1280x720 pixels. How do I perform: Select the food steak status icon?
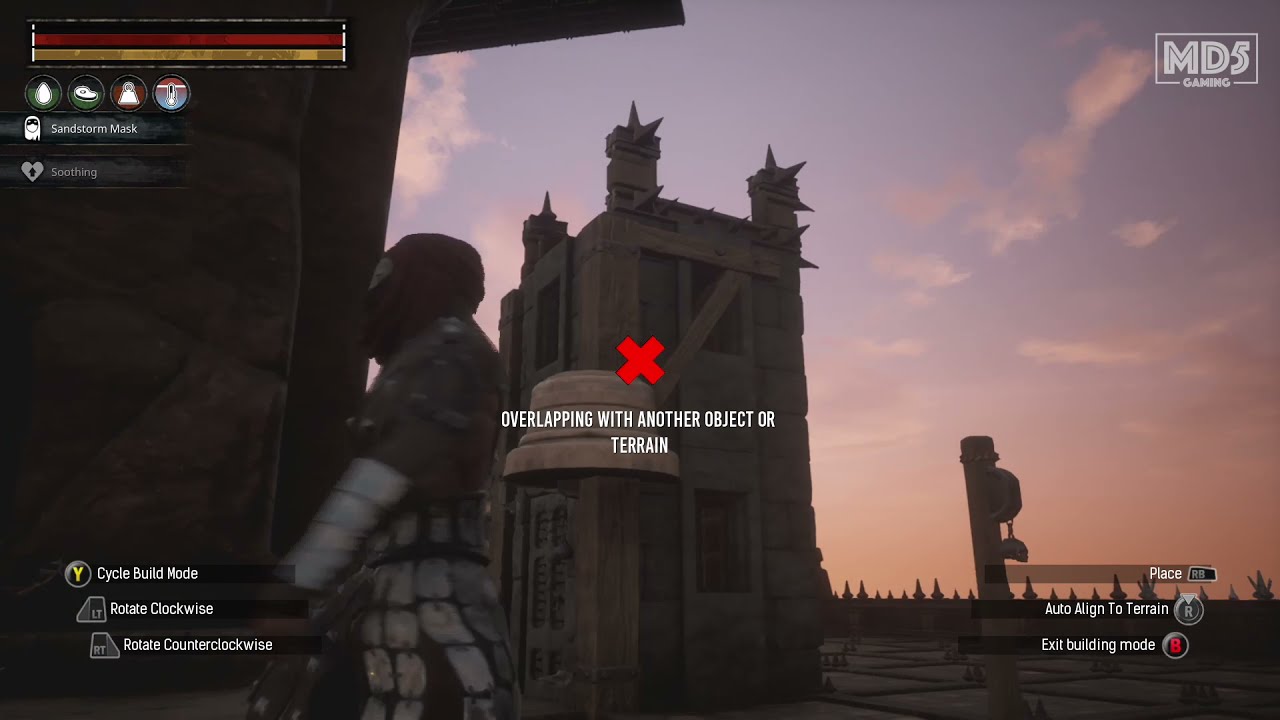pyautogui.click(x=86, y=93)
